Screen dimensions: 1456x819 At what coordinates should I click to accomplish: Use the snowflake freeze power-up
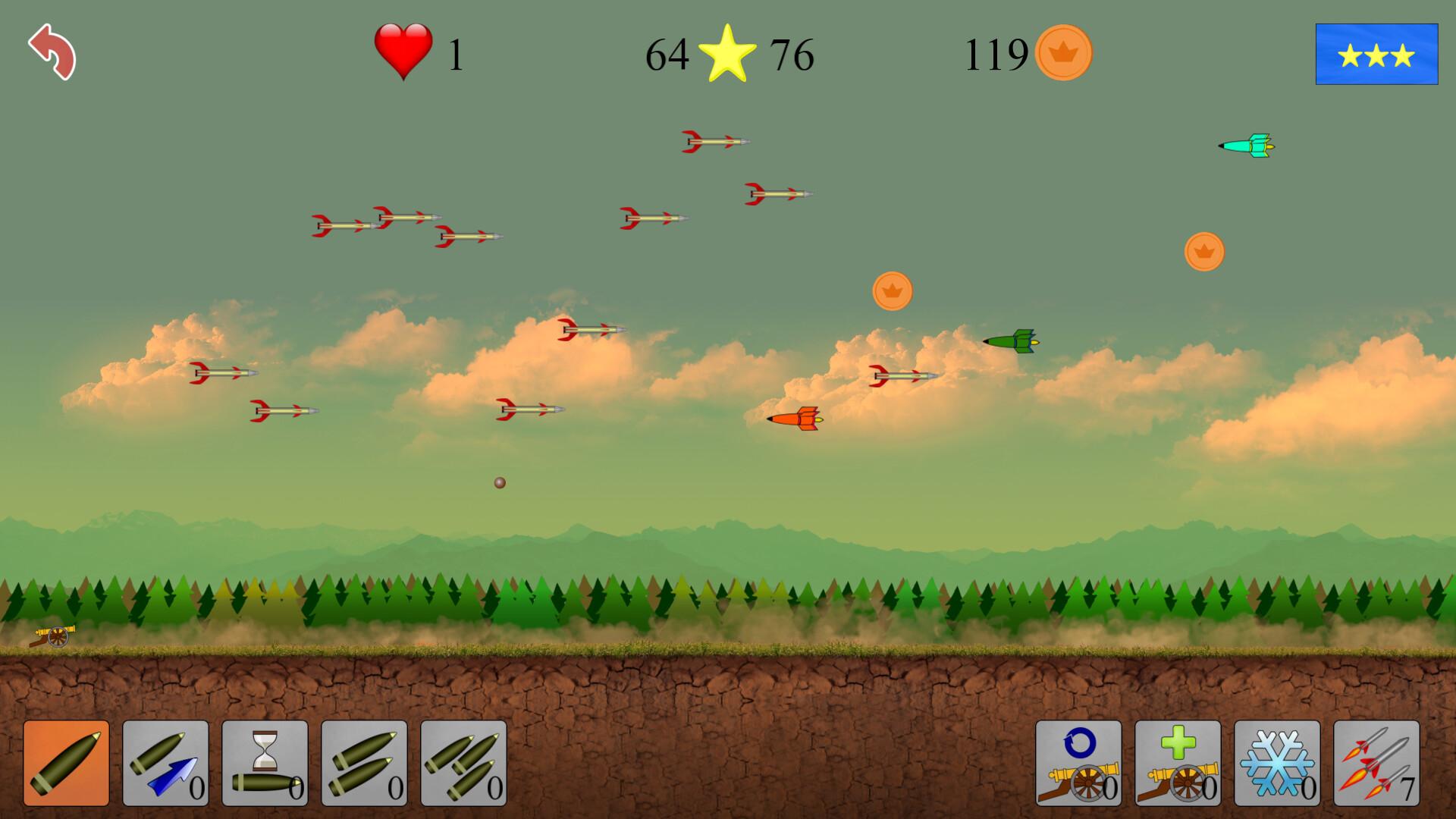[1282, 762]
